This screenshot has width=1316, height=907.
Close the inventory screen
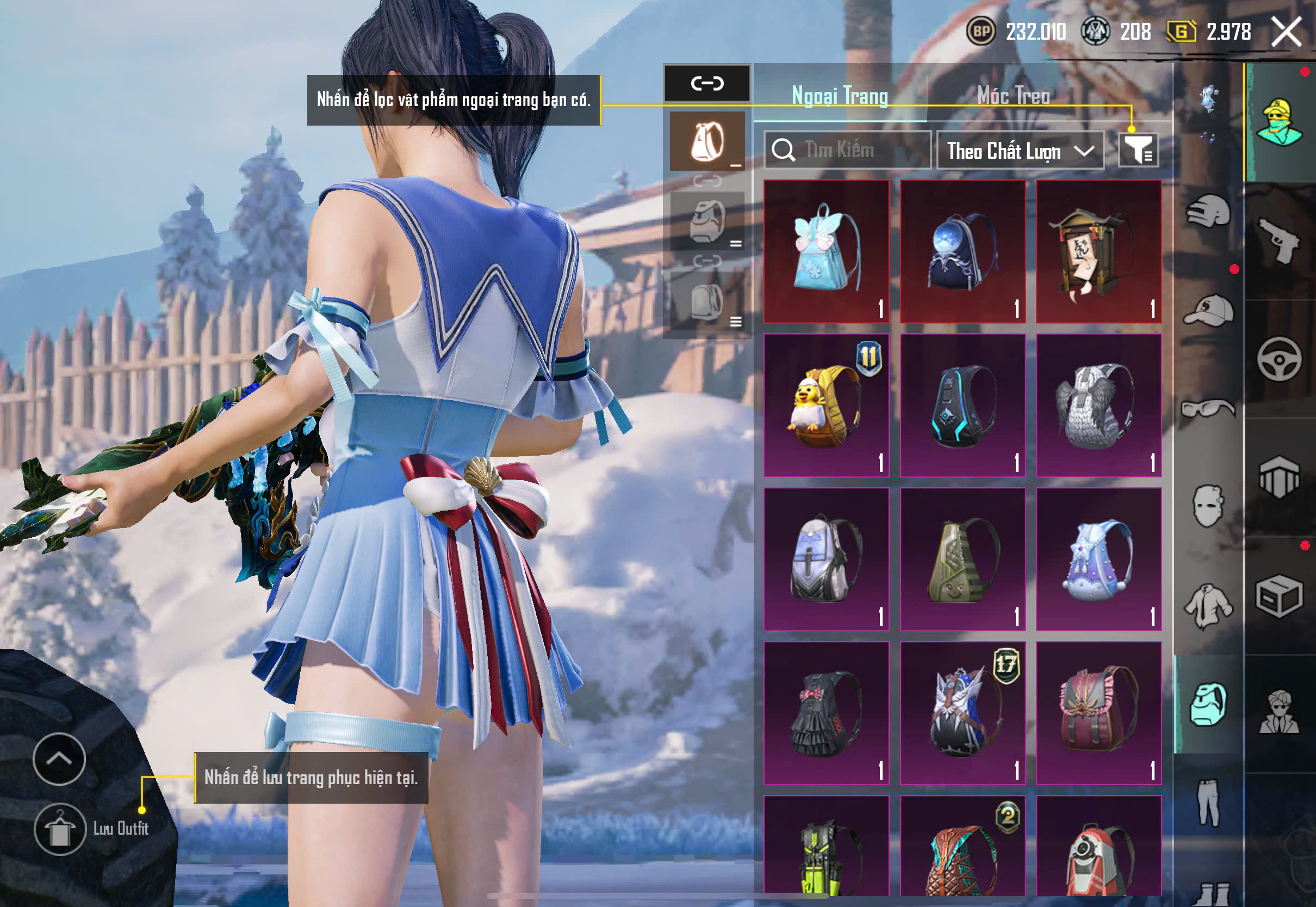click(1286, 31)
